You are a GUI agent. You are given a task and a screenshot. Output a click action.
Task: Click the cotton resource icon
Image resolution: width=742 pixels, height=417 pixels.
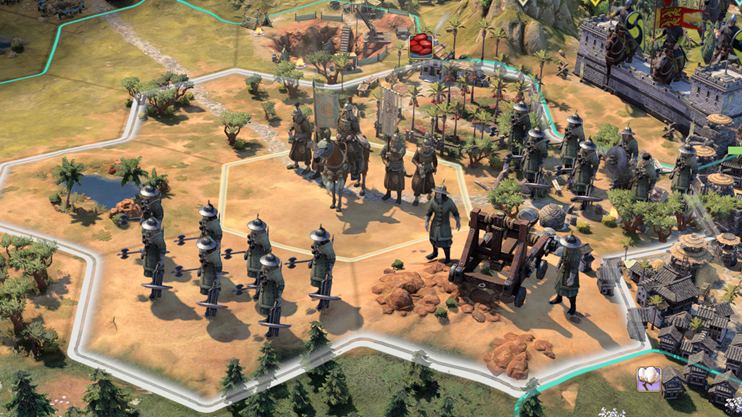coord(649,380)
